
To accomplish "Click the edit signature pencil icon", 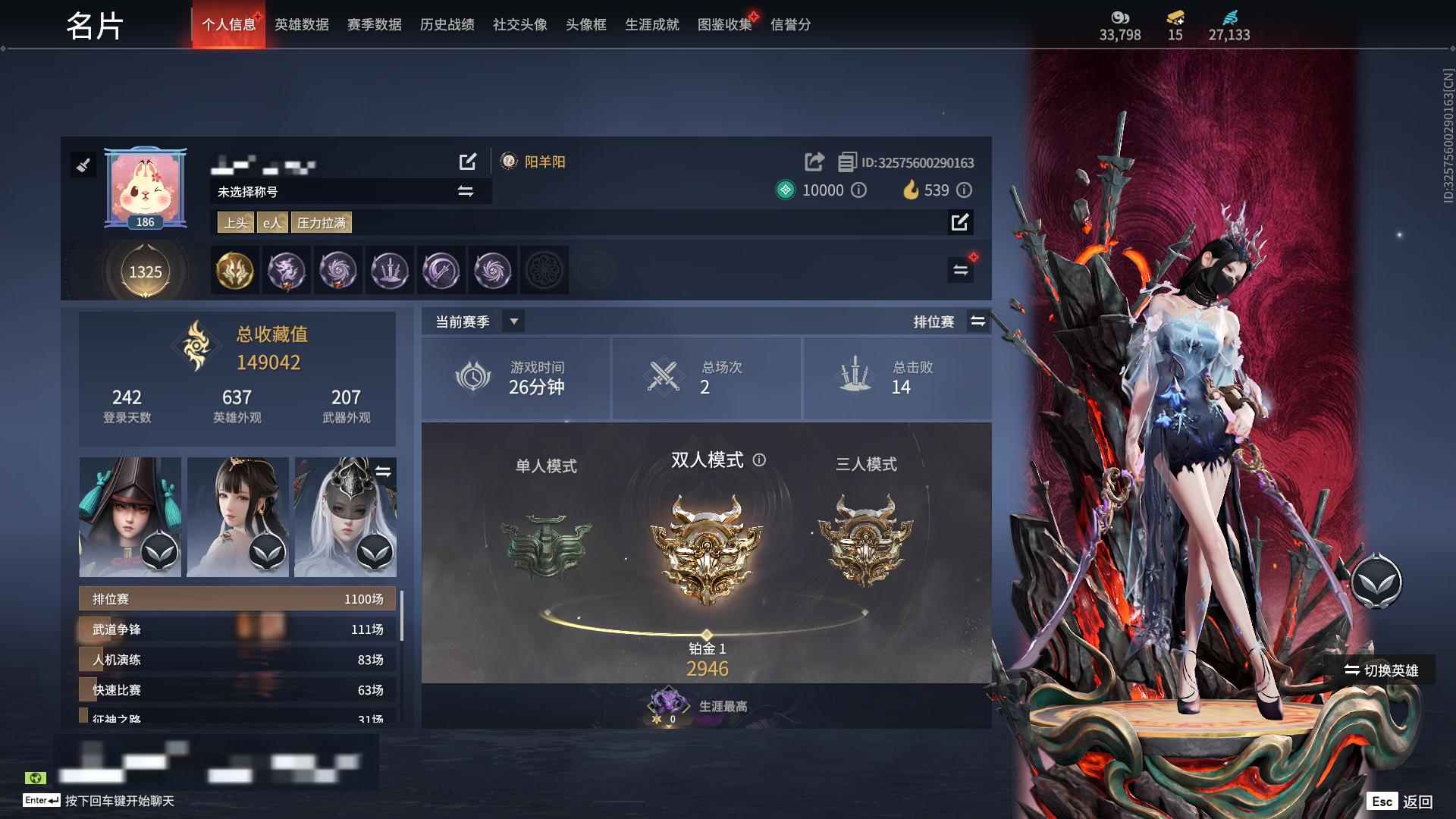I will pos(961,223).
